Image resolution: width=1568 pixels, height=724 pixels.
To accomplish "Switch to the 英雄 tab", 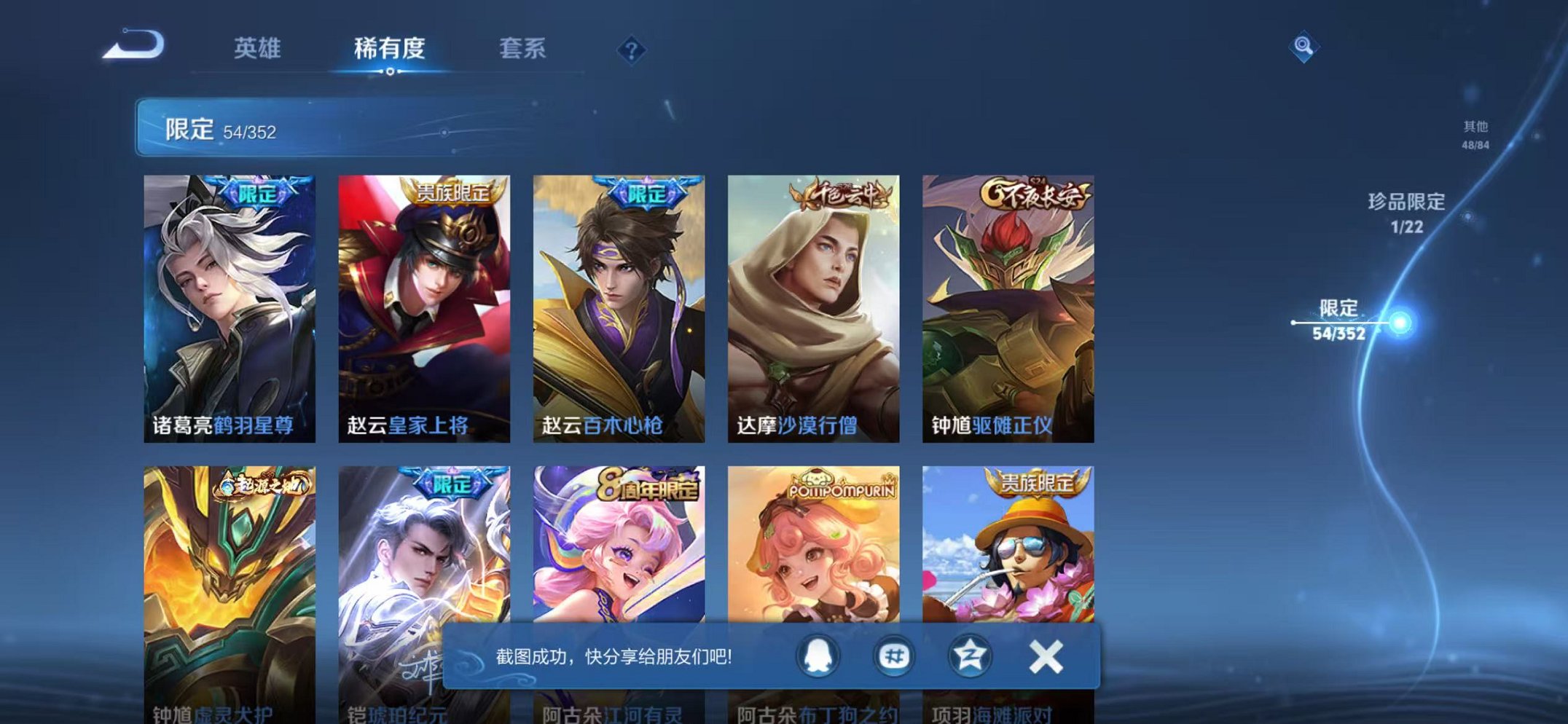I will click(259, 48).
